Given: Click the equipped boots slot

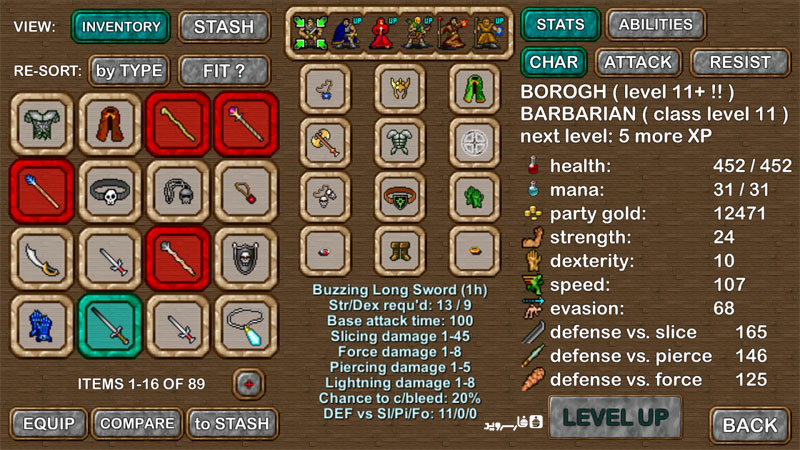Looking at the screenshot, I should (x=399, y=245).
